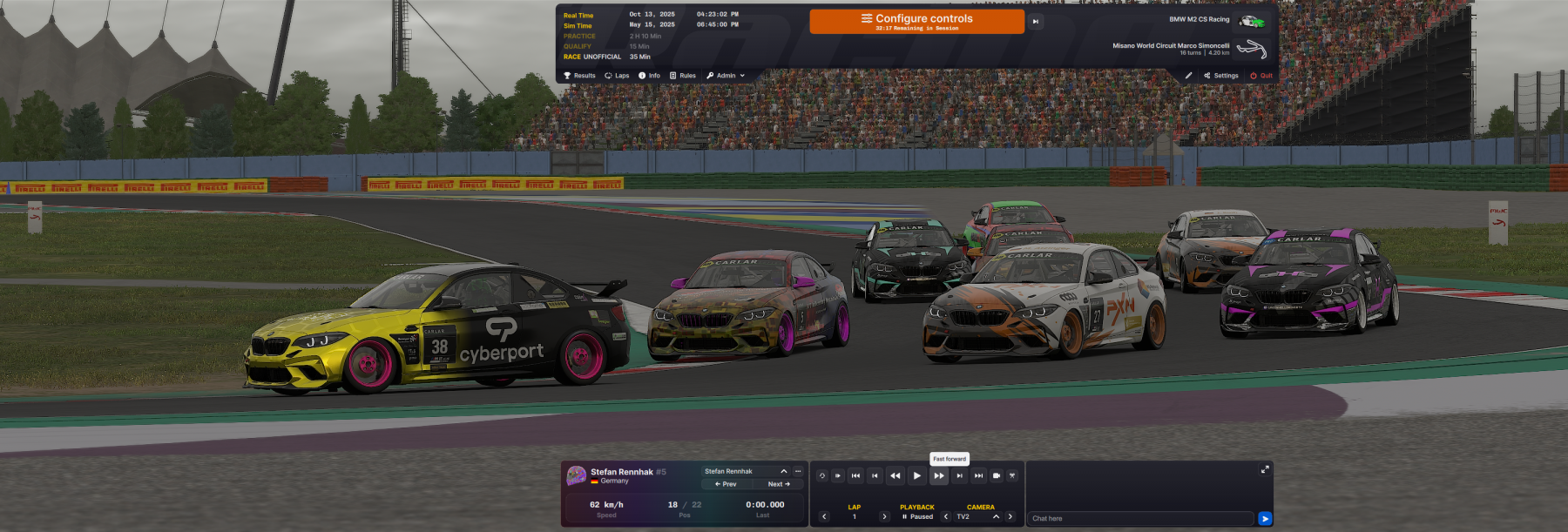Open the Configure controls button

916,21
